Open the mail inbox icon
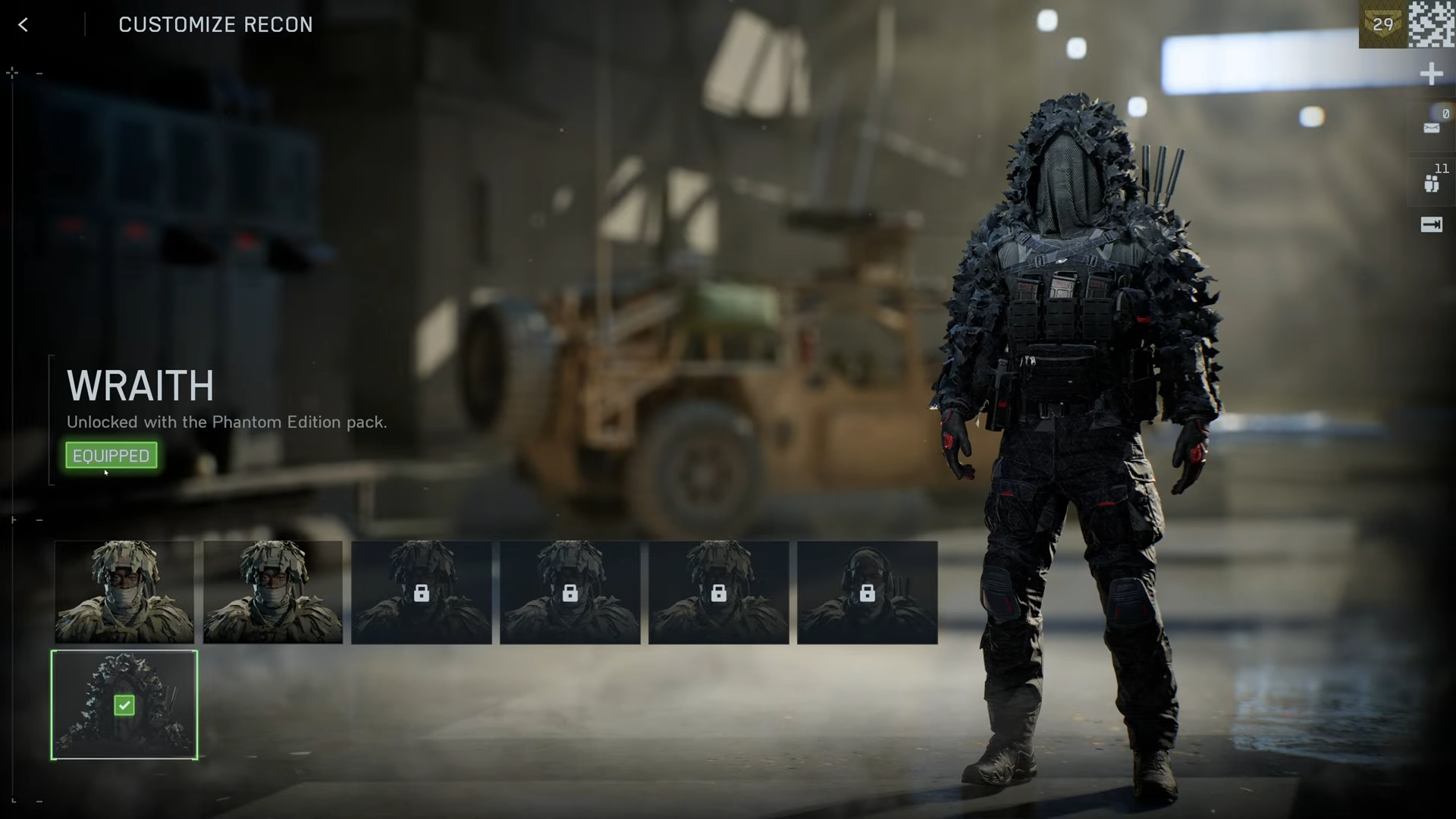 coord(1431,127)
